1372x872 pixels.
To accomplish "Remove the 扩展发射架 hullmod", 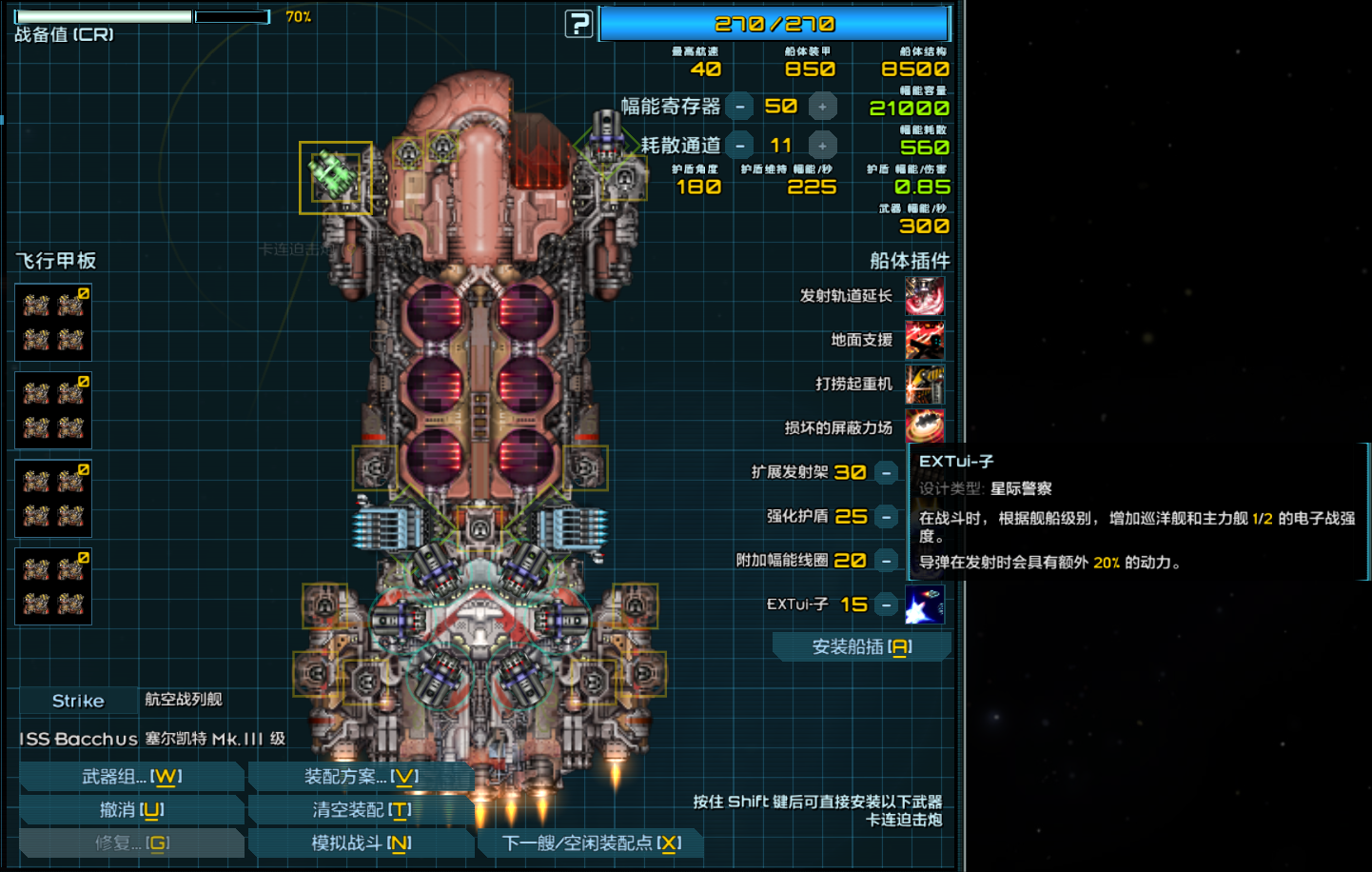I will (x=886, y=473).
